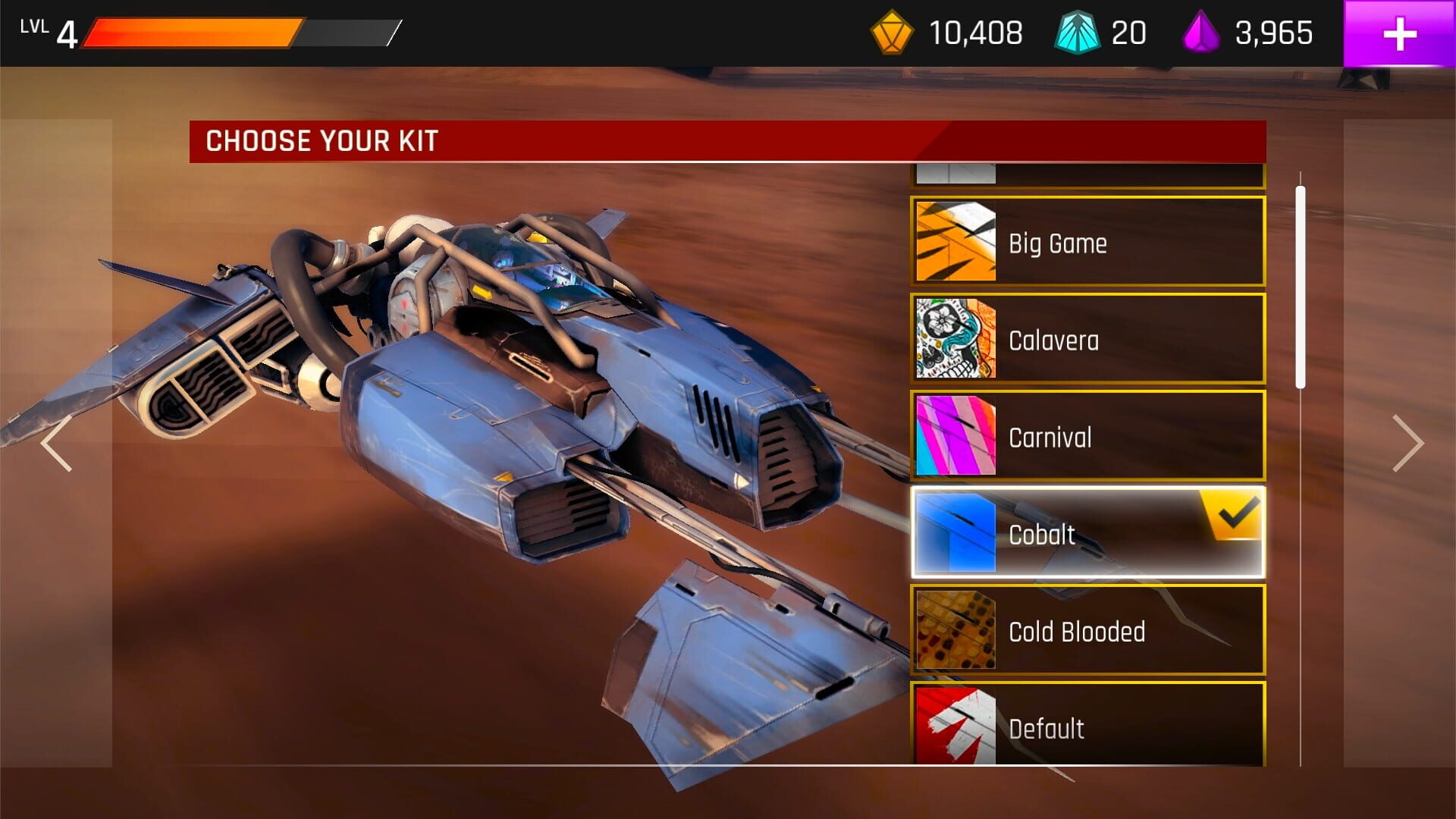The height and width of the screenshot is (819, 1456).
Task: Open the purple plus currency shop
Action: click(x=1399, y=34)
